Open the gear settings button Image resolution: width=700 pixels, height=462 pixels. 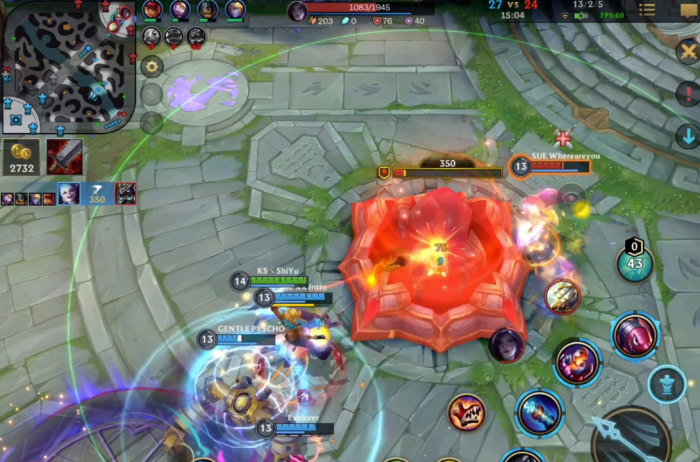152,66
